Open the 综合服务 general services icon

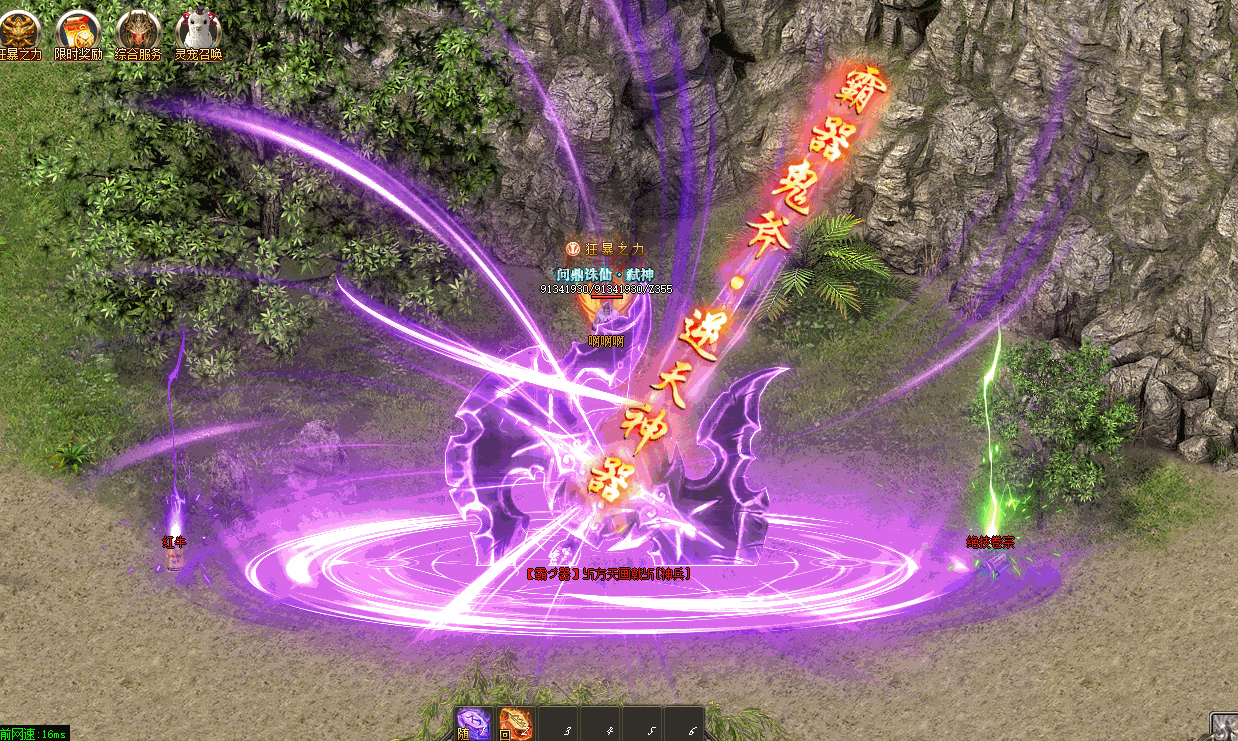click(138, 30)
